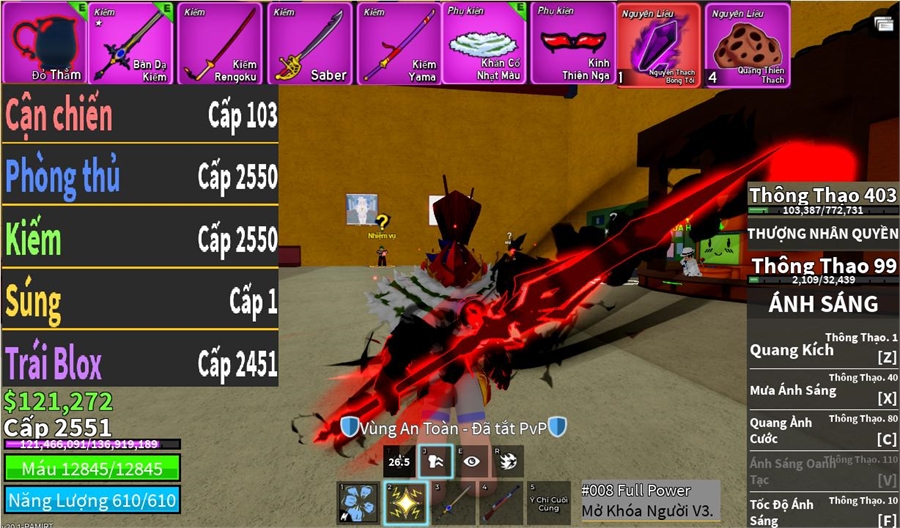
Task: Click the Nguyên Thạch Bóng Tối material
Action: [x=657, y=42]
